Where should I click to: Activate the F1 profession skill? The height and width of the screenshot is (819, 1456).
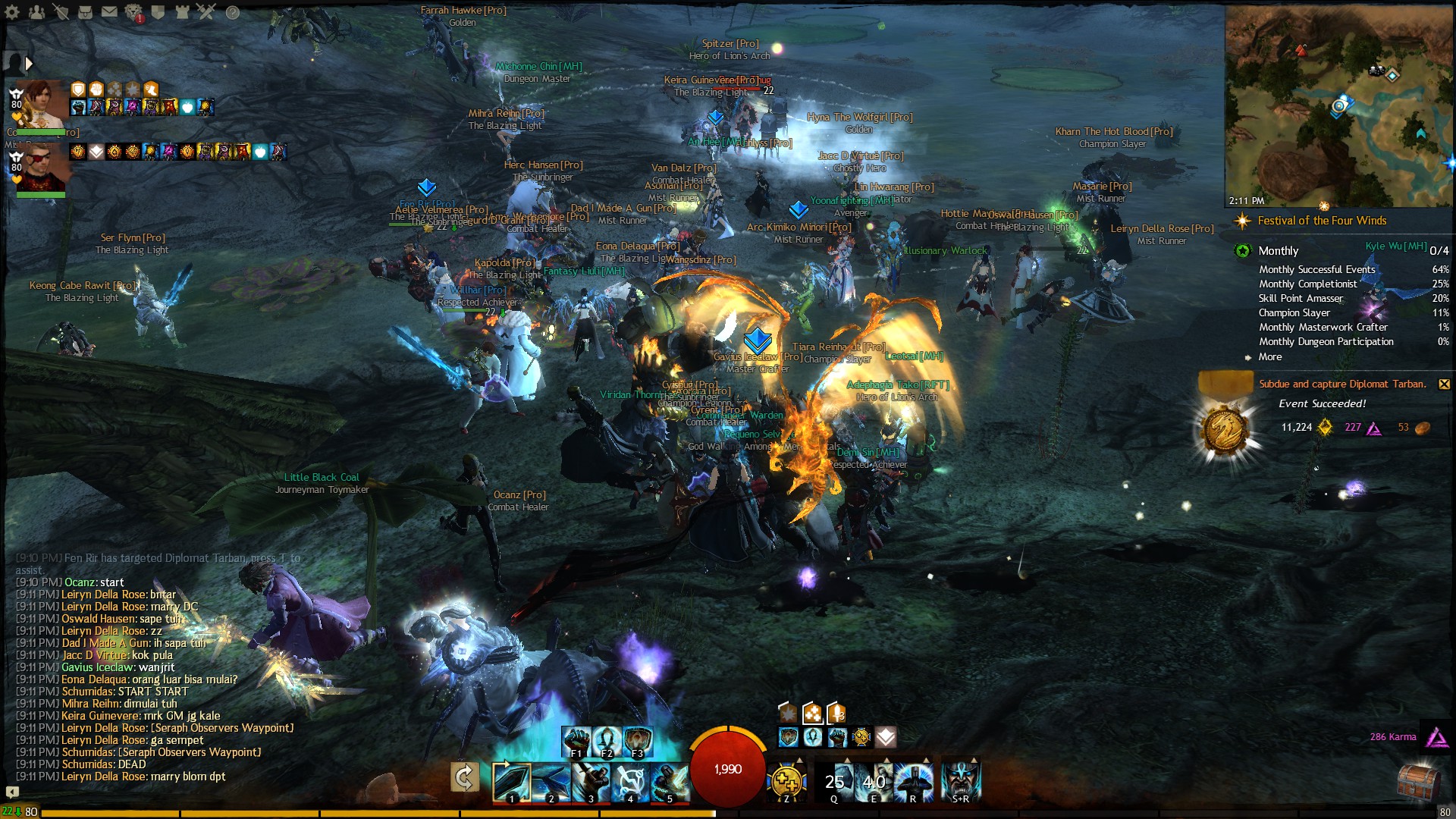pos(576,739)
